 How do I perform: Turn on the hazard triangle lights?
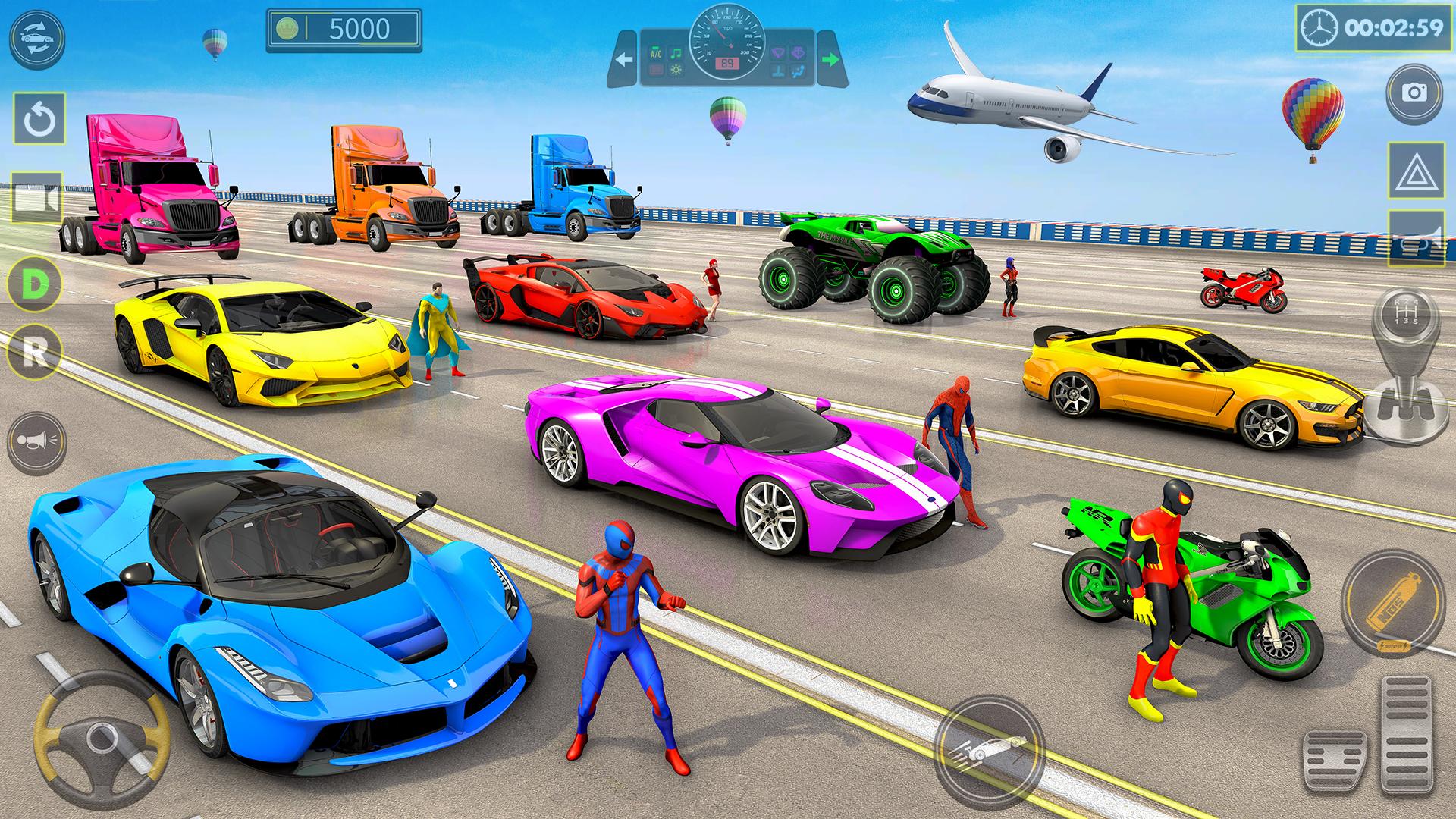[1415, 171]
